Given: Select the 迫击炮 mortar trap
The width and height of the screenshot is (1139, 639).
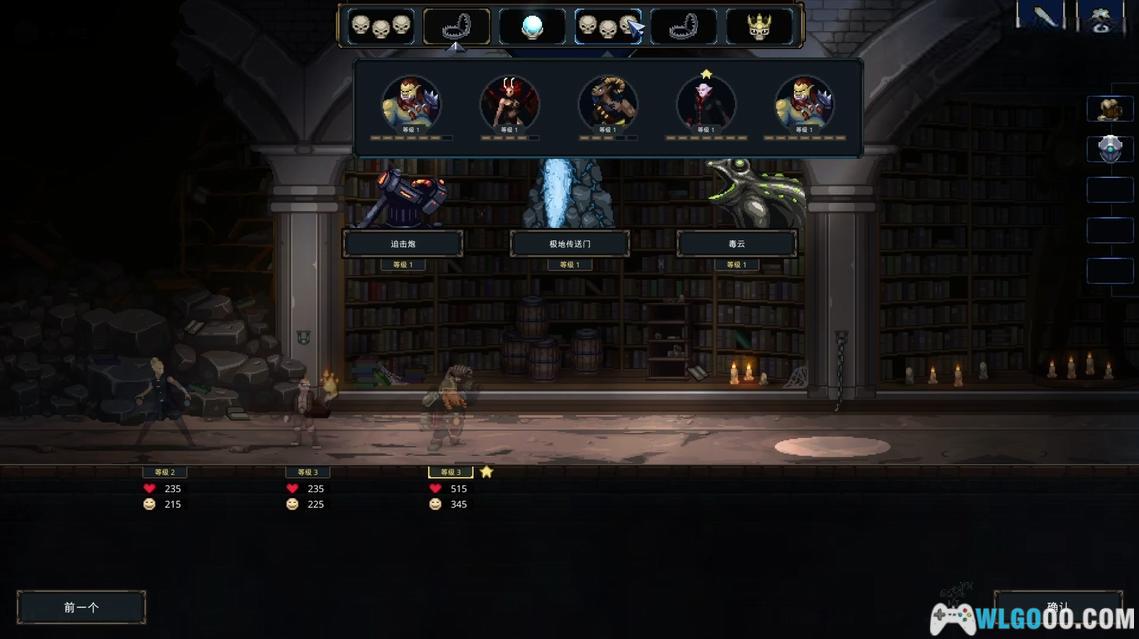Looking at the screenshot, I should [x=403, y=243].
